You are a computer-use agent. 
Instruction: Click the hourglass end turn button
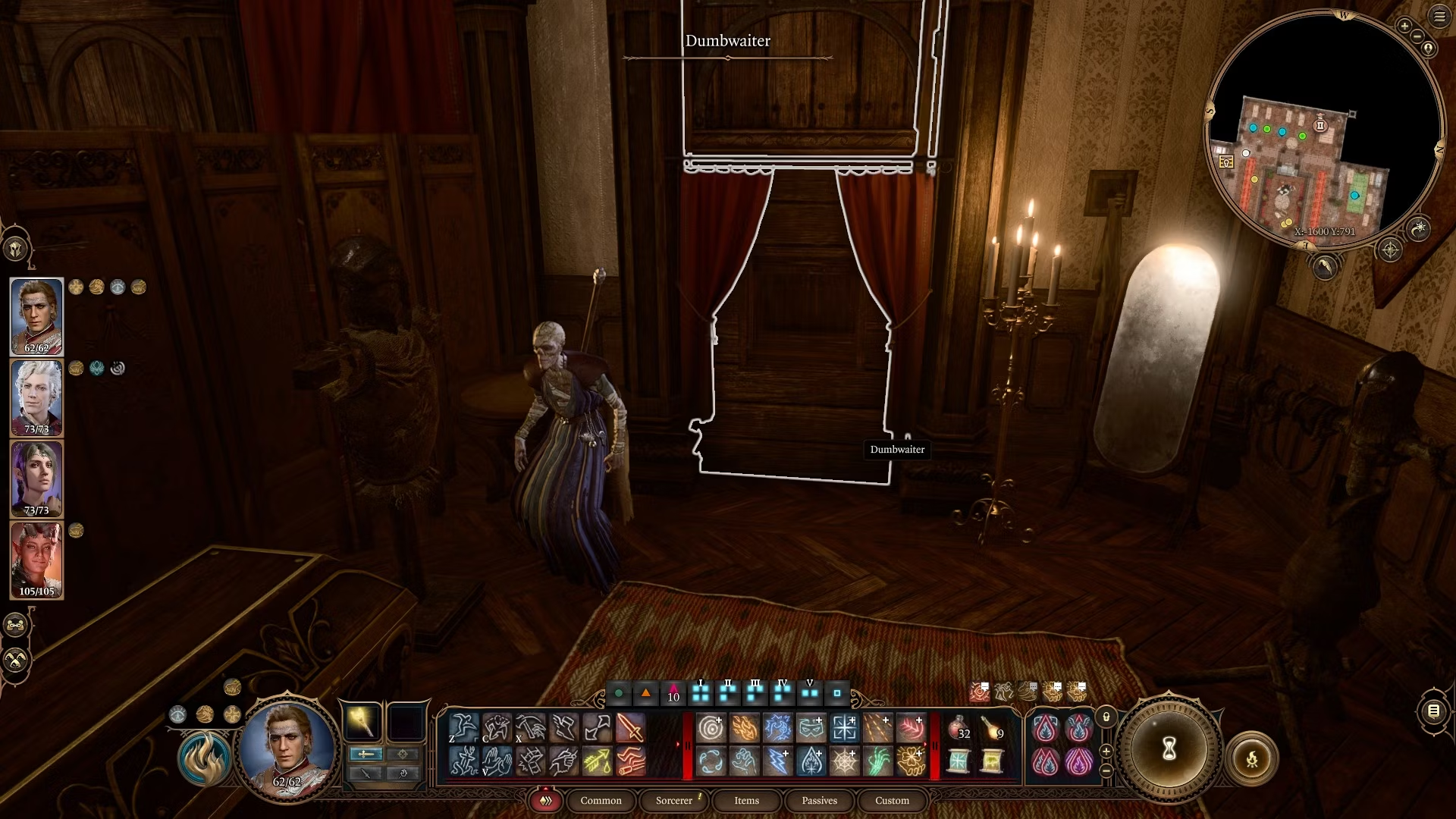pyautogui.click(x=1169, y=749)
